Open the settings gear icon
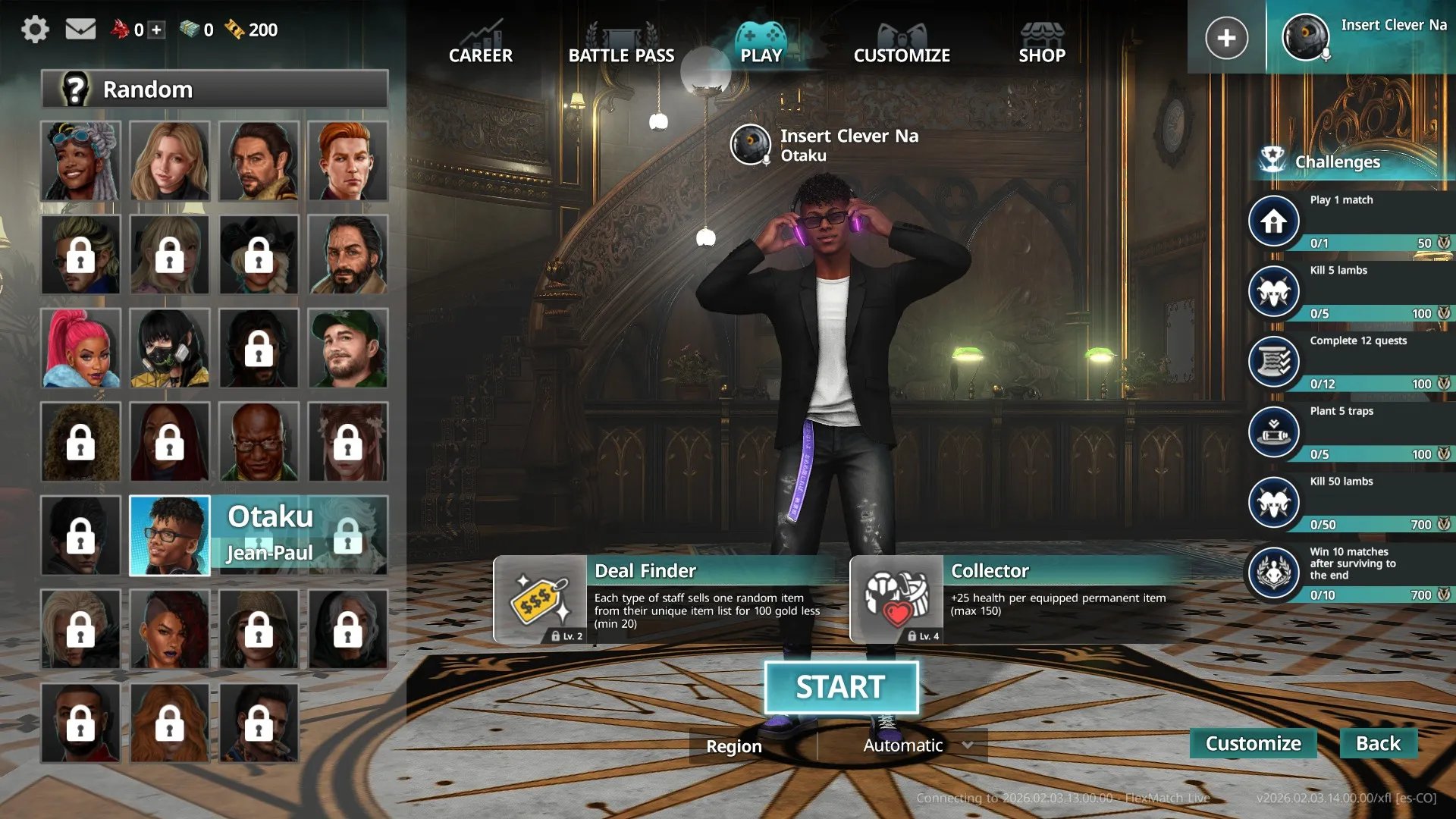This screenshot has height=819, width=1456. click(x=35, y=30)
